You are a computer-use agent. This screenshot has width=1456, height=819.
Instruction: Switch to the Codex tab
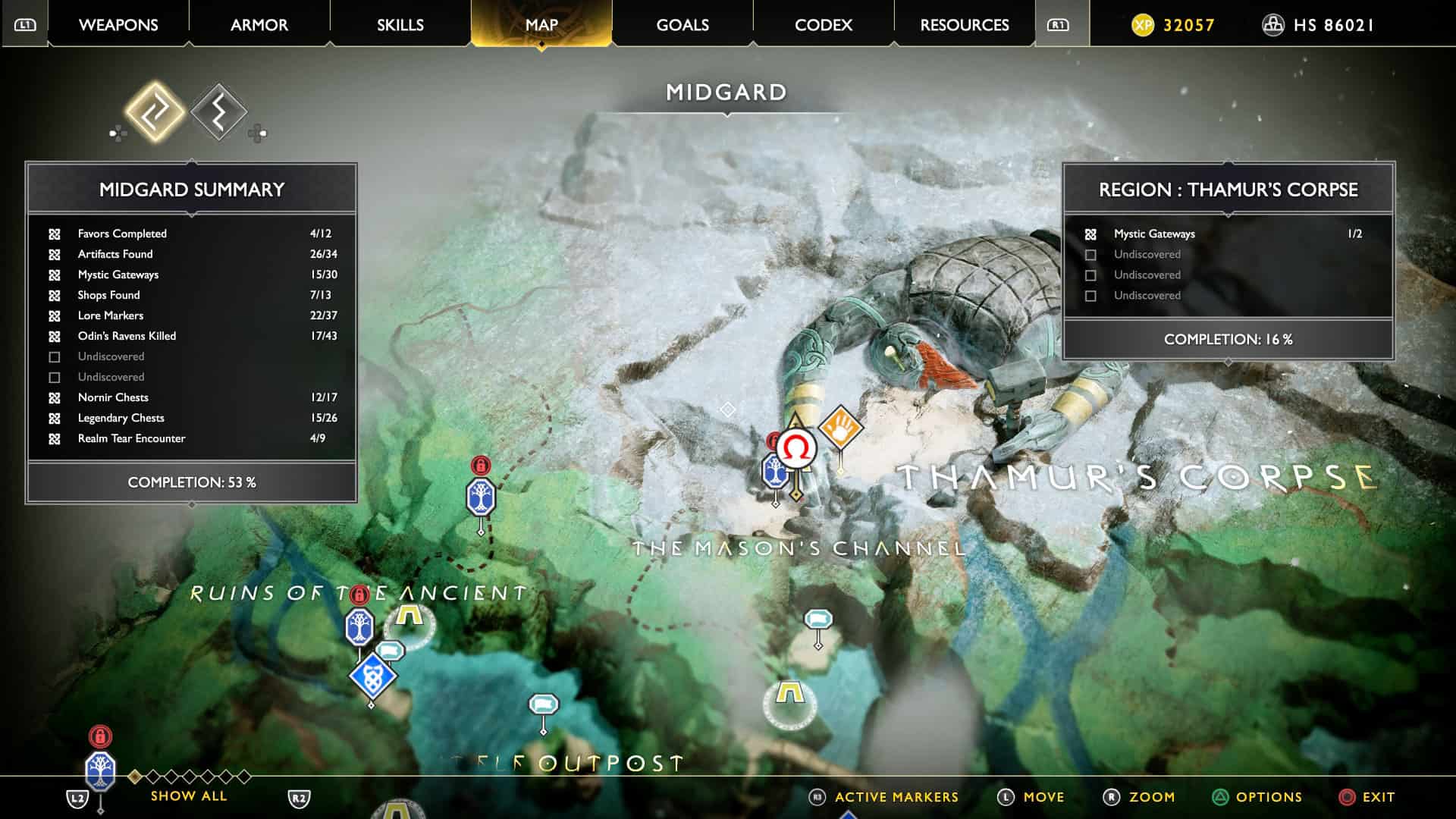point(824,25)
